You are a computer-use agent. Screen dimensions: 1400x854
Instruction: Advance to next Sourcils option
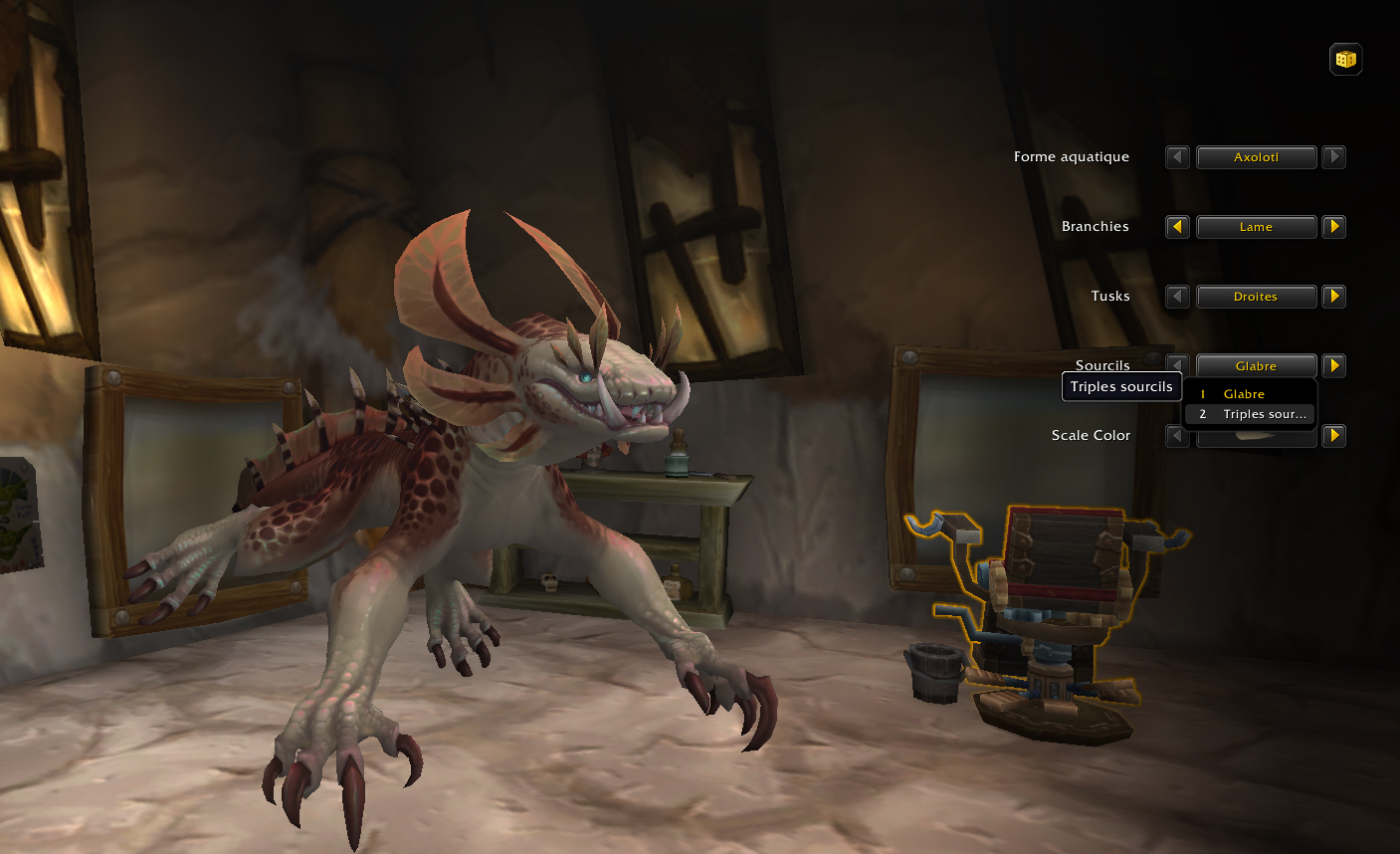pyautogui.click(x=1334, y=365)
